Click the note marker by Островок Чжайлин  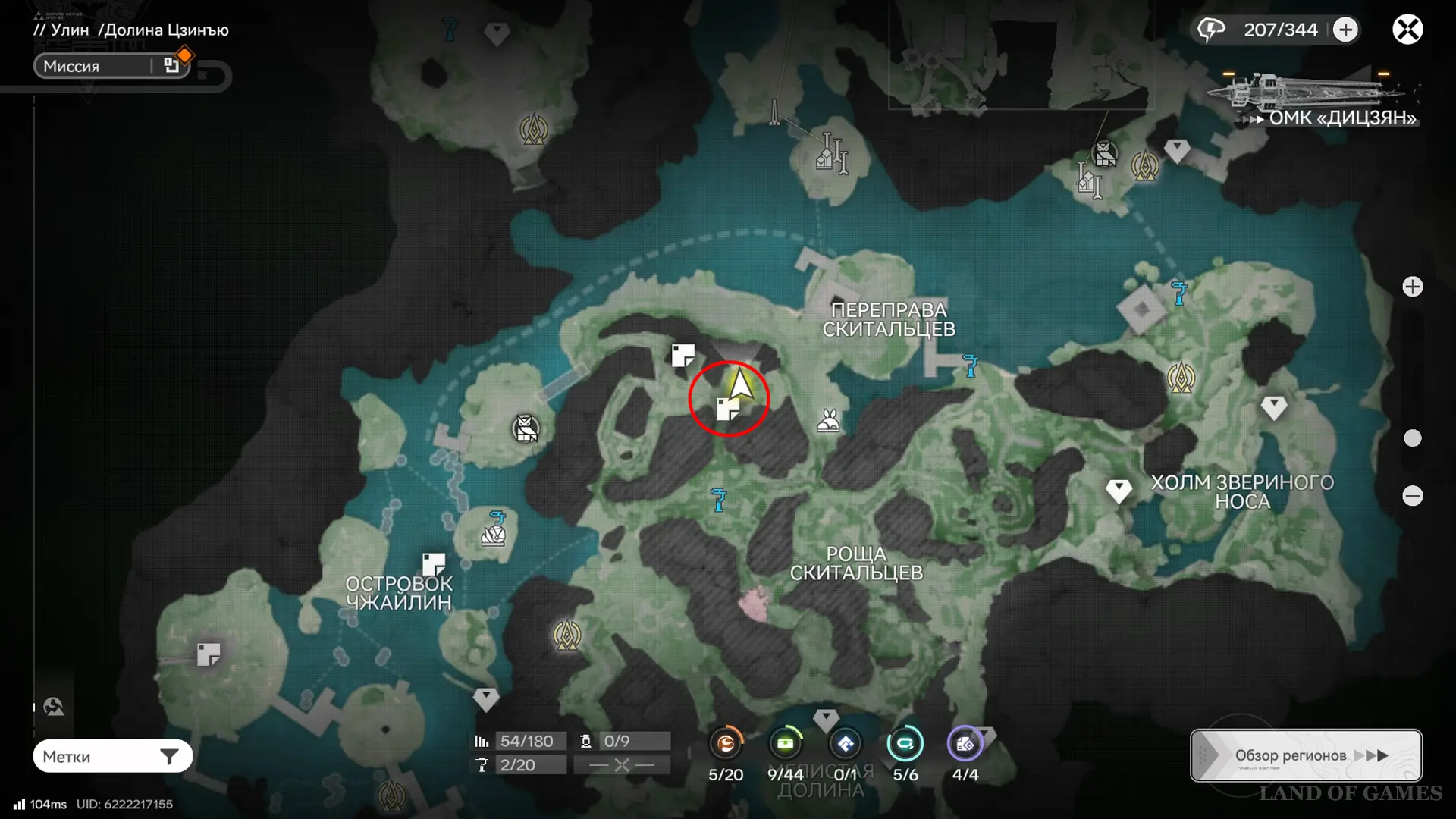click(x=434, y=564)
